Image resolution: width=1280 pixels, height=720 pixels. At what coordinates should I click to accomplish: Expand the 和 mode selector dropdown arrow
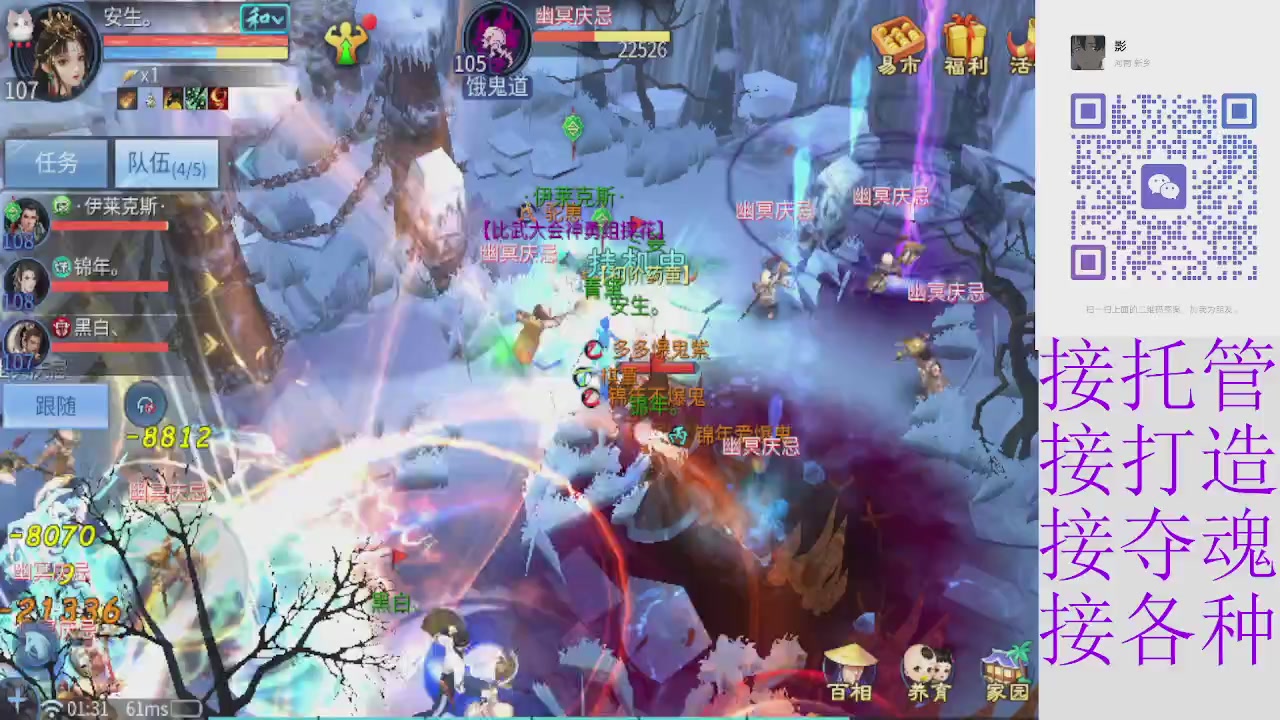[x=276, y=18]
